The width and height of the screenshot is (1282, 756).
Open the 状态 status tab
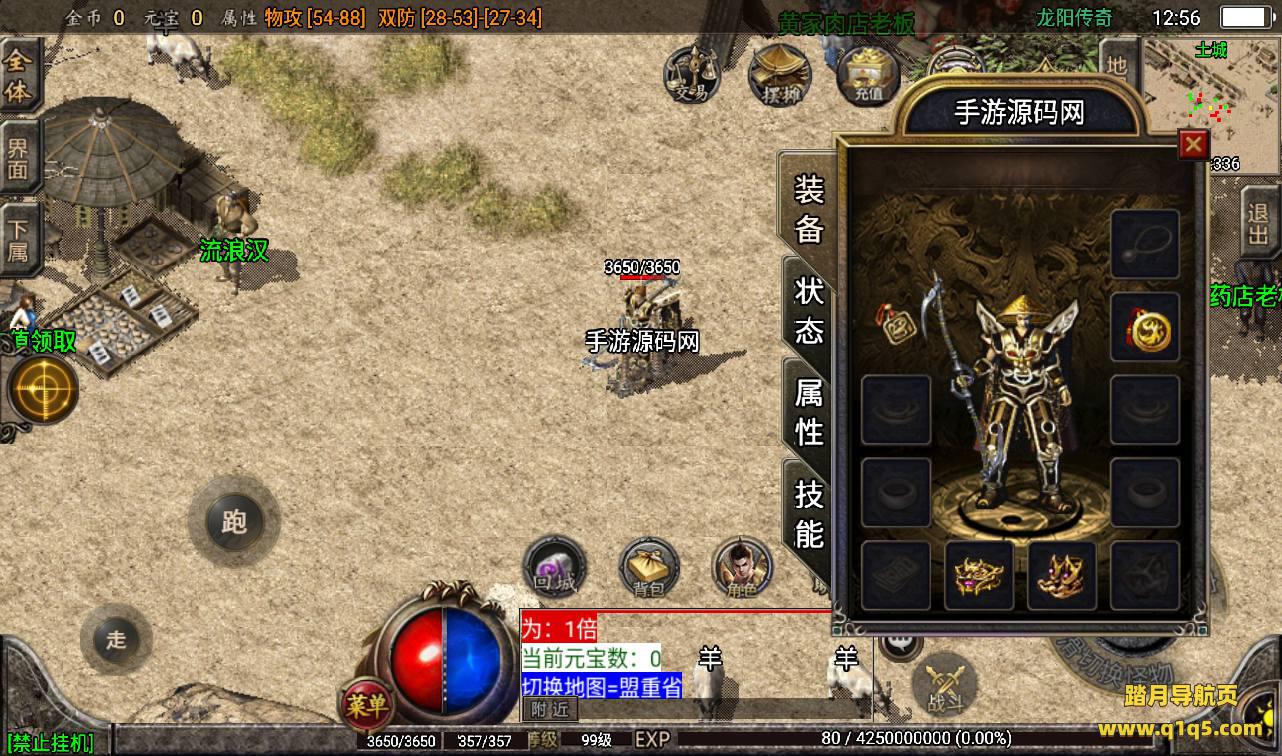[808, 309]
